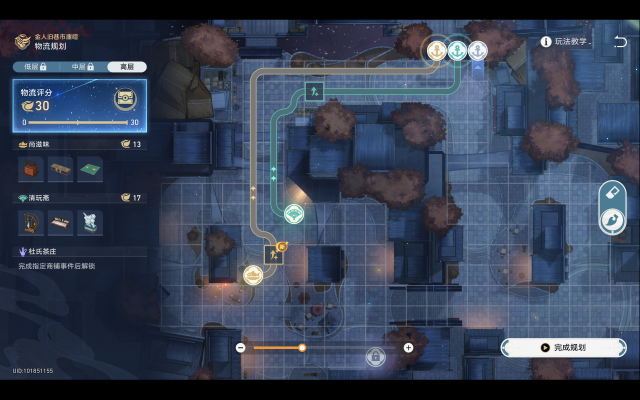Screen dimensions: 640x400
Task: Click the teal shop marker on the map
Action: click(294, 213)
